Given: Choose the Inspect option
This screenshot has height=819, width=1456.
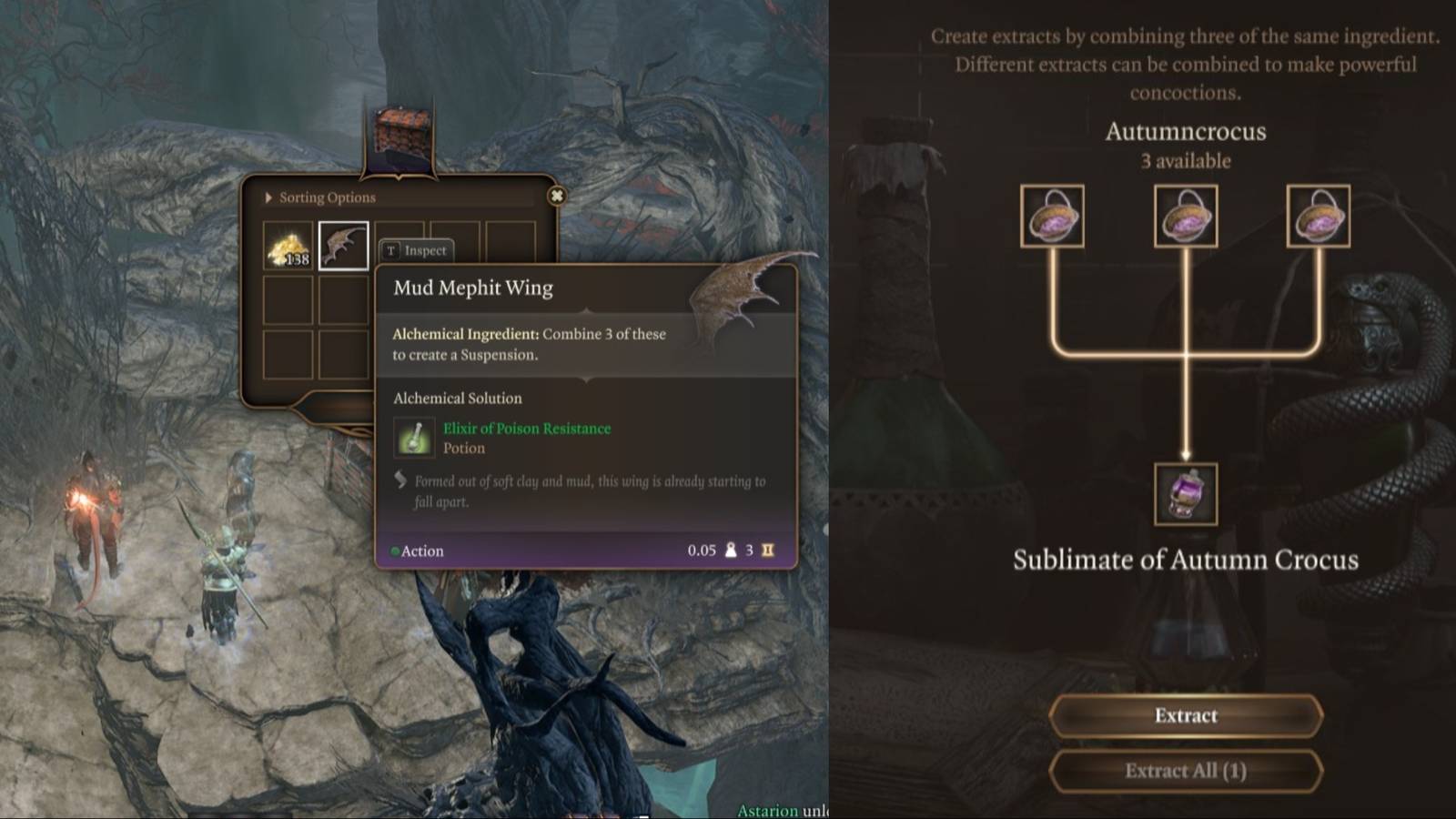Looking at the screenshot, I should [x=419, y=250].
